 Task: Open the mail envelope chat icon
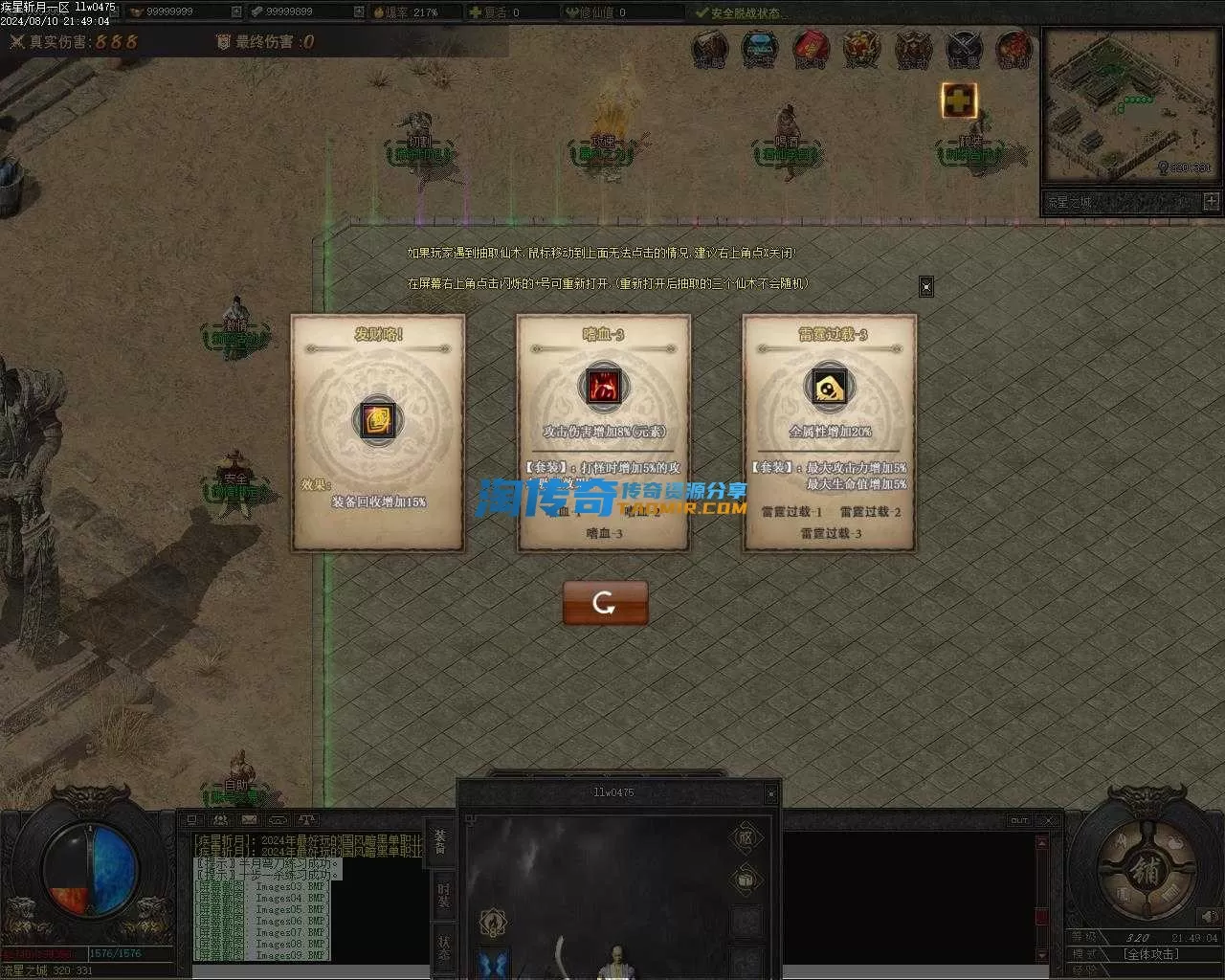coord(249,820)
